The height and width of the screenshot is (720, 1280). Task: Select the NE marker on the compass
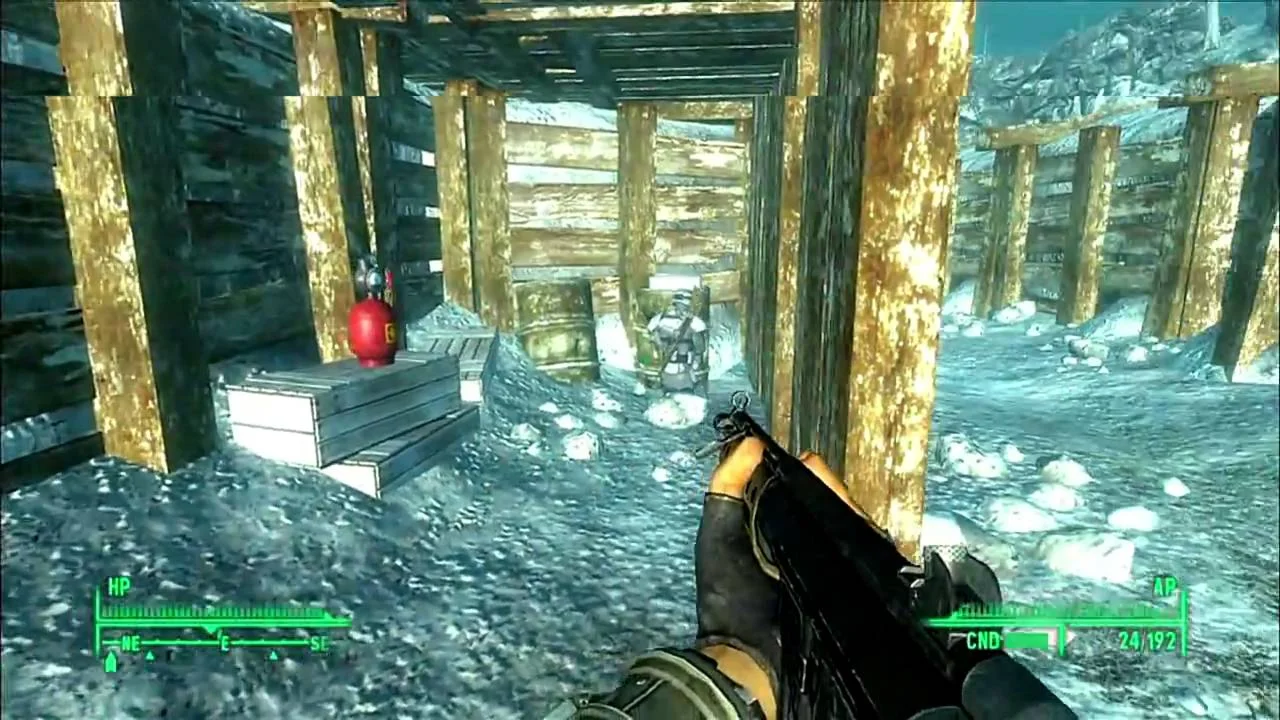[131, 641]
